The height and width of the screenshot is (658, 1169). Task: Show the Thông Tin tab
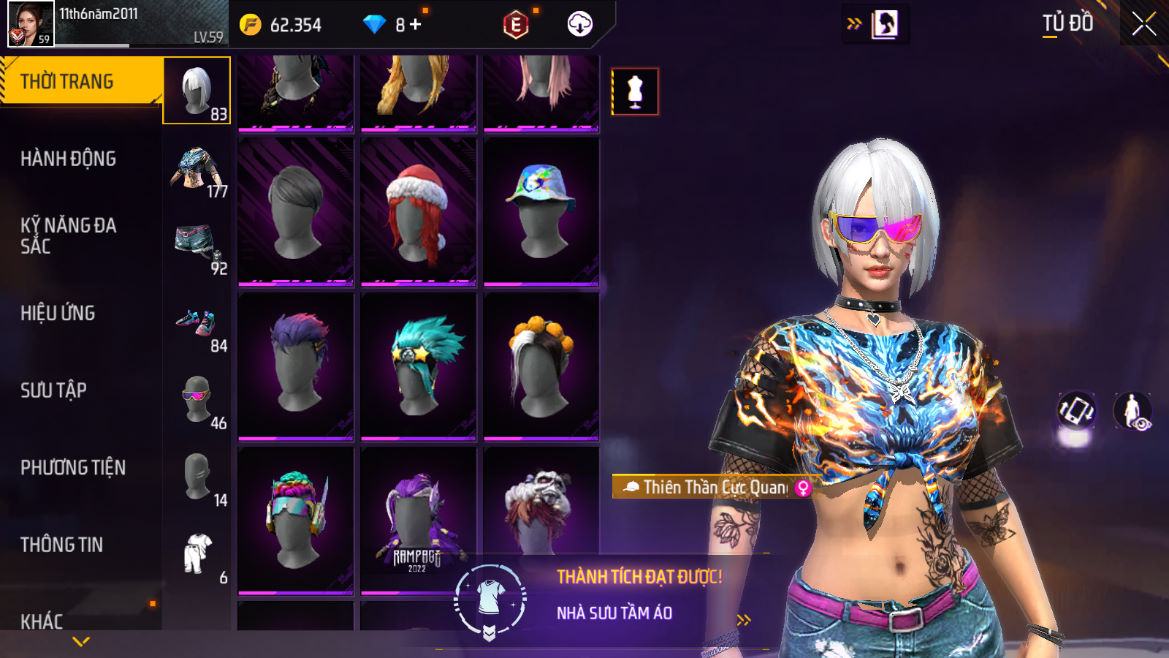62,544
